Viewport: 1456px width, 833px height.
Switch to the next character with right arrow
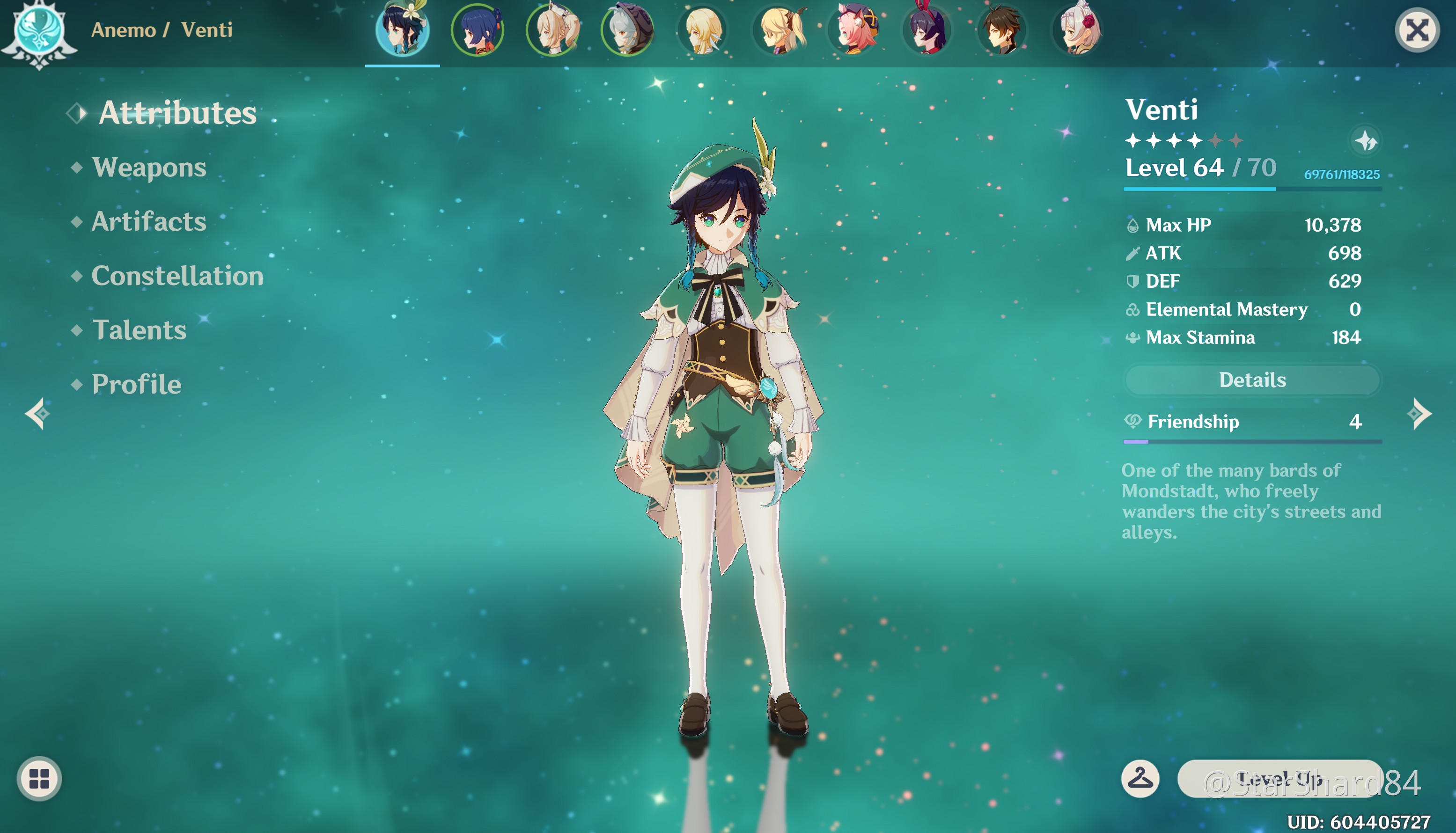click(x=1419, y=414)
